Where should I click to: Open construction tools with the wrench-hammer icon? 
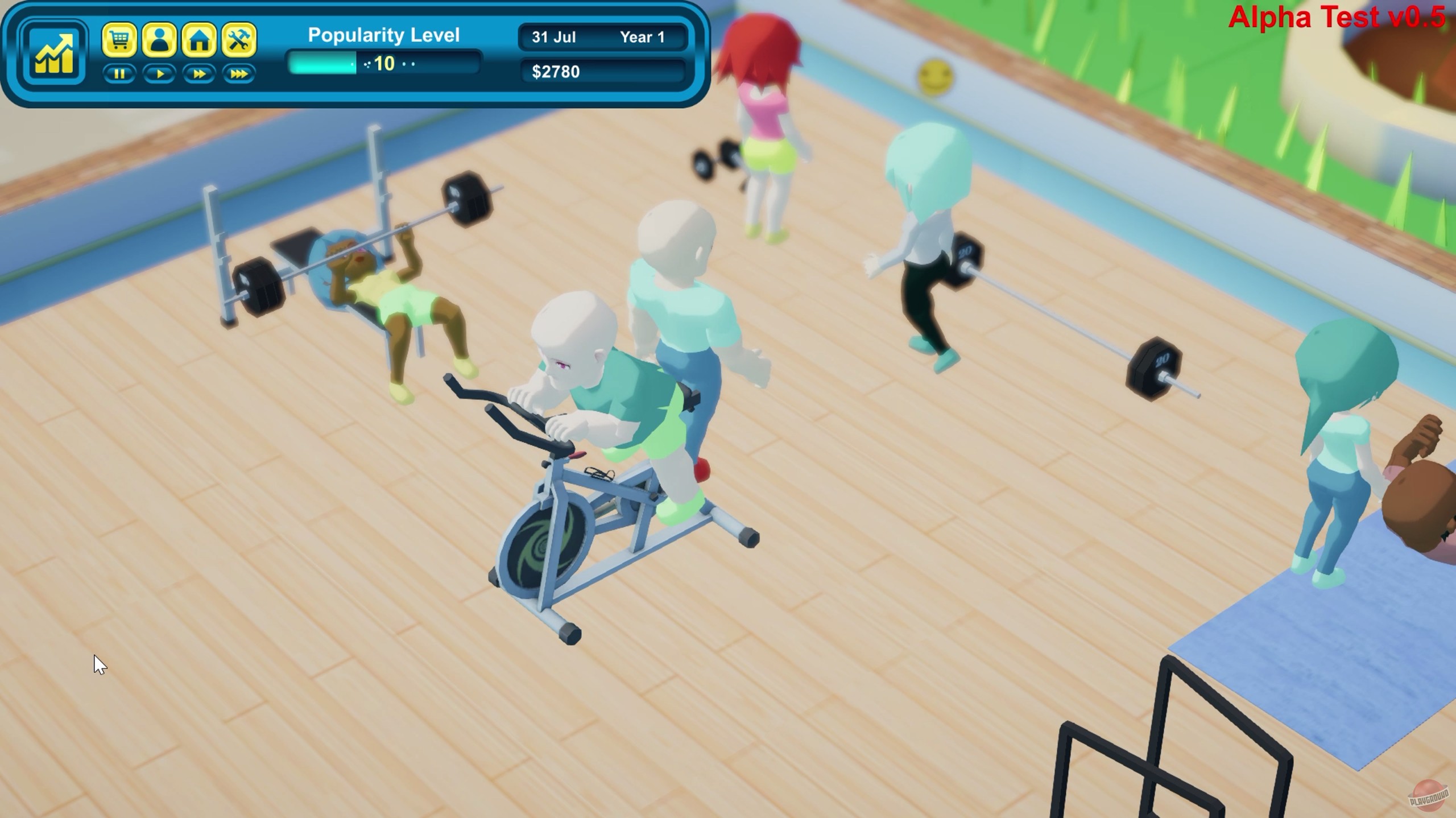coord(239,40)
